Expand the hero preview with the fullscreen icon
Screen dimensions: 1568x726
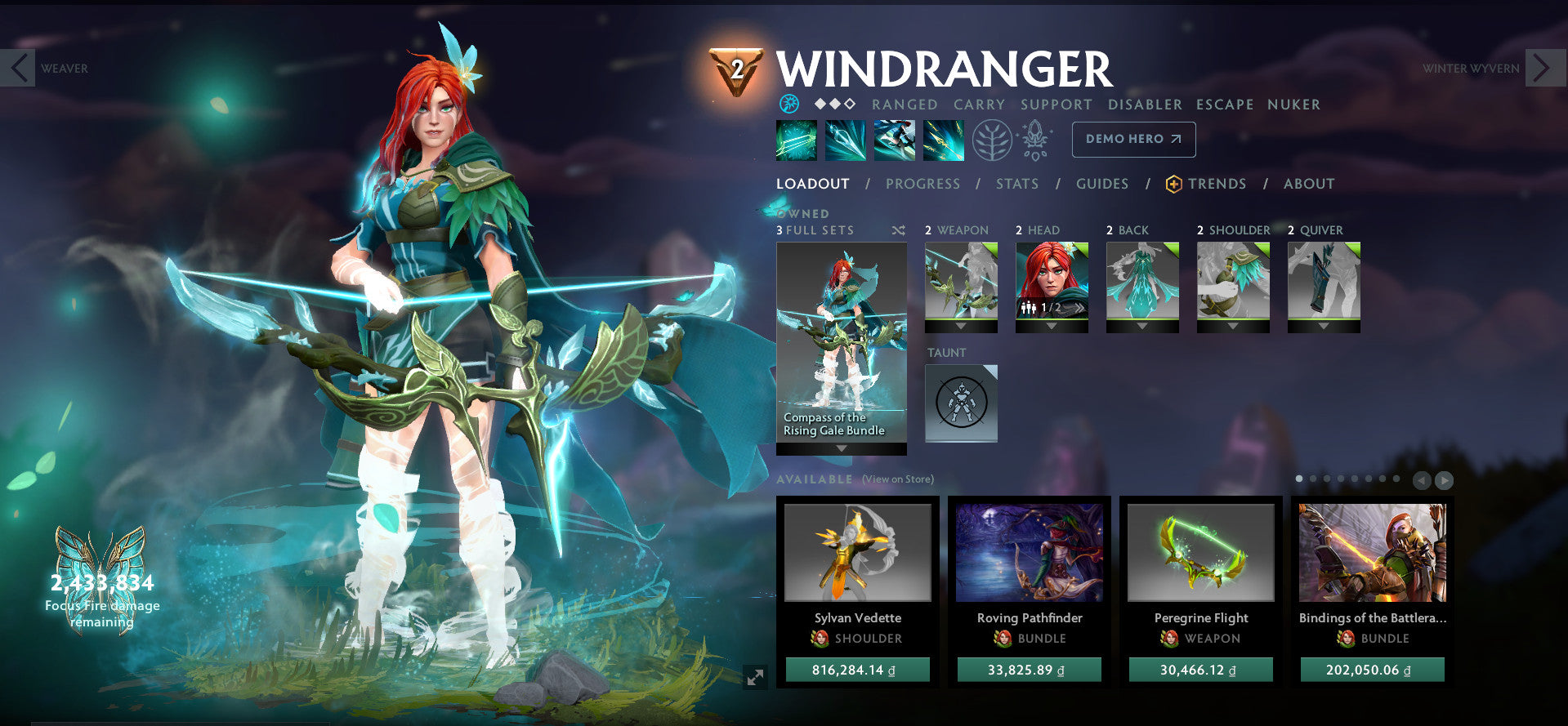755,676
